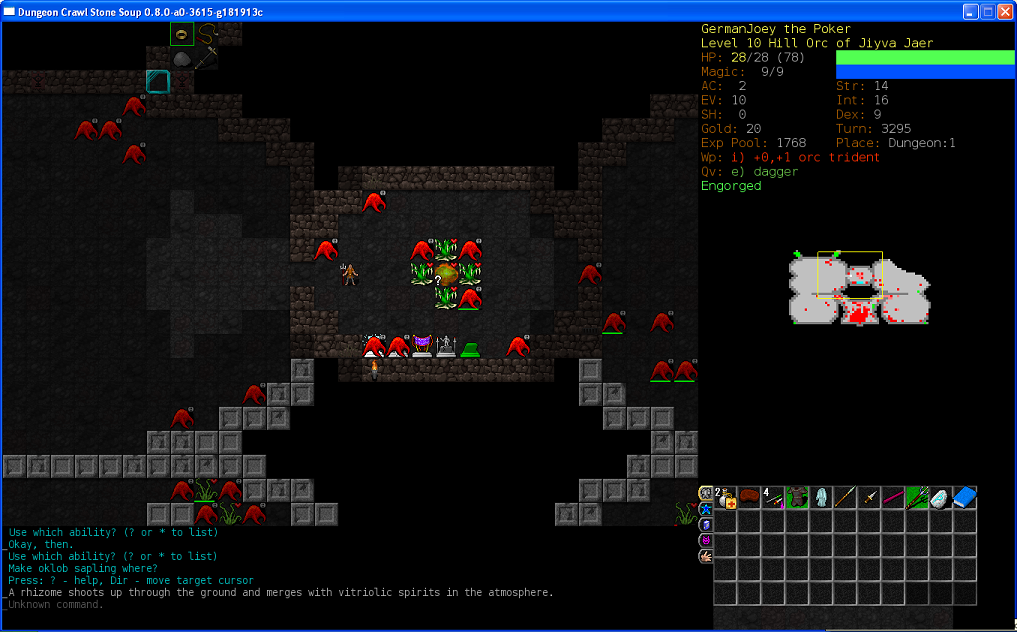This screenshot has width=1017, height=632.
Task: Switch to the blue star spells tab
Action: coord(705,508)
